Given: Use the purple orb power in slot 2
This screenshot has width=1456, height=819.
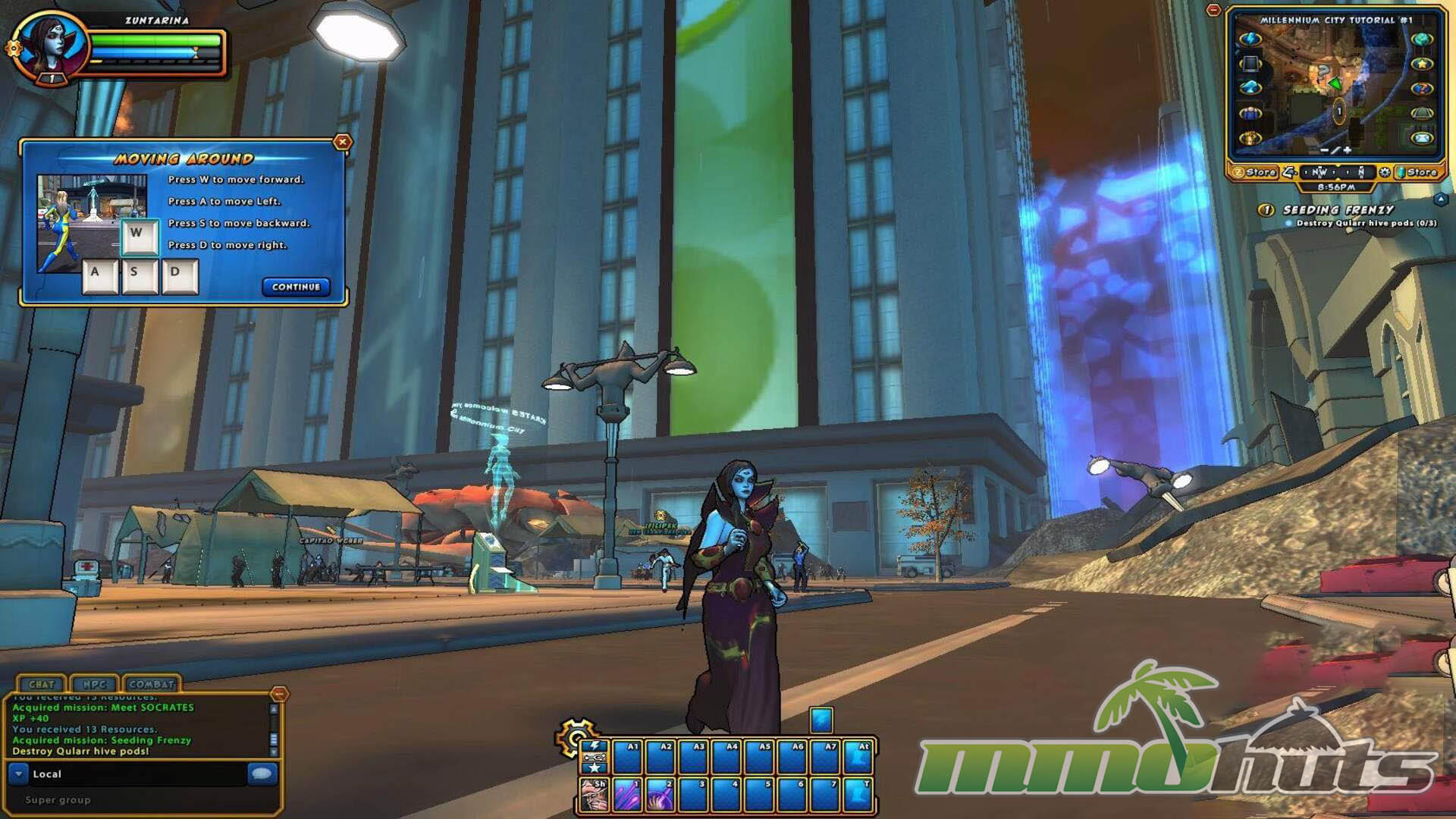Looking at the screenshot, I should coord(660,794).
